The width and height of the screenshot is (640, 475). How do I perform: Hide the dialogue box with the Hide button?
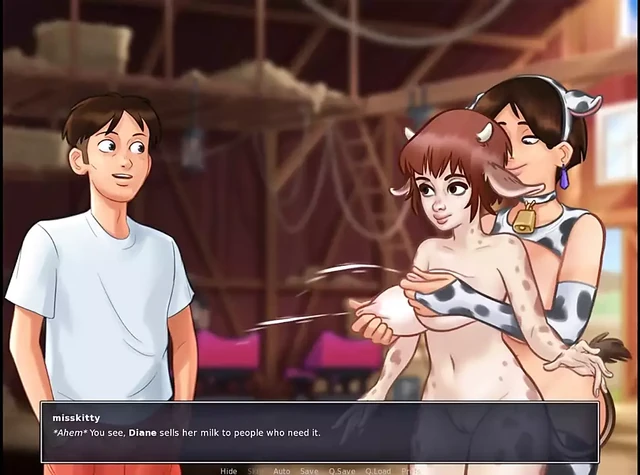tap(229, 470)
